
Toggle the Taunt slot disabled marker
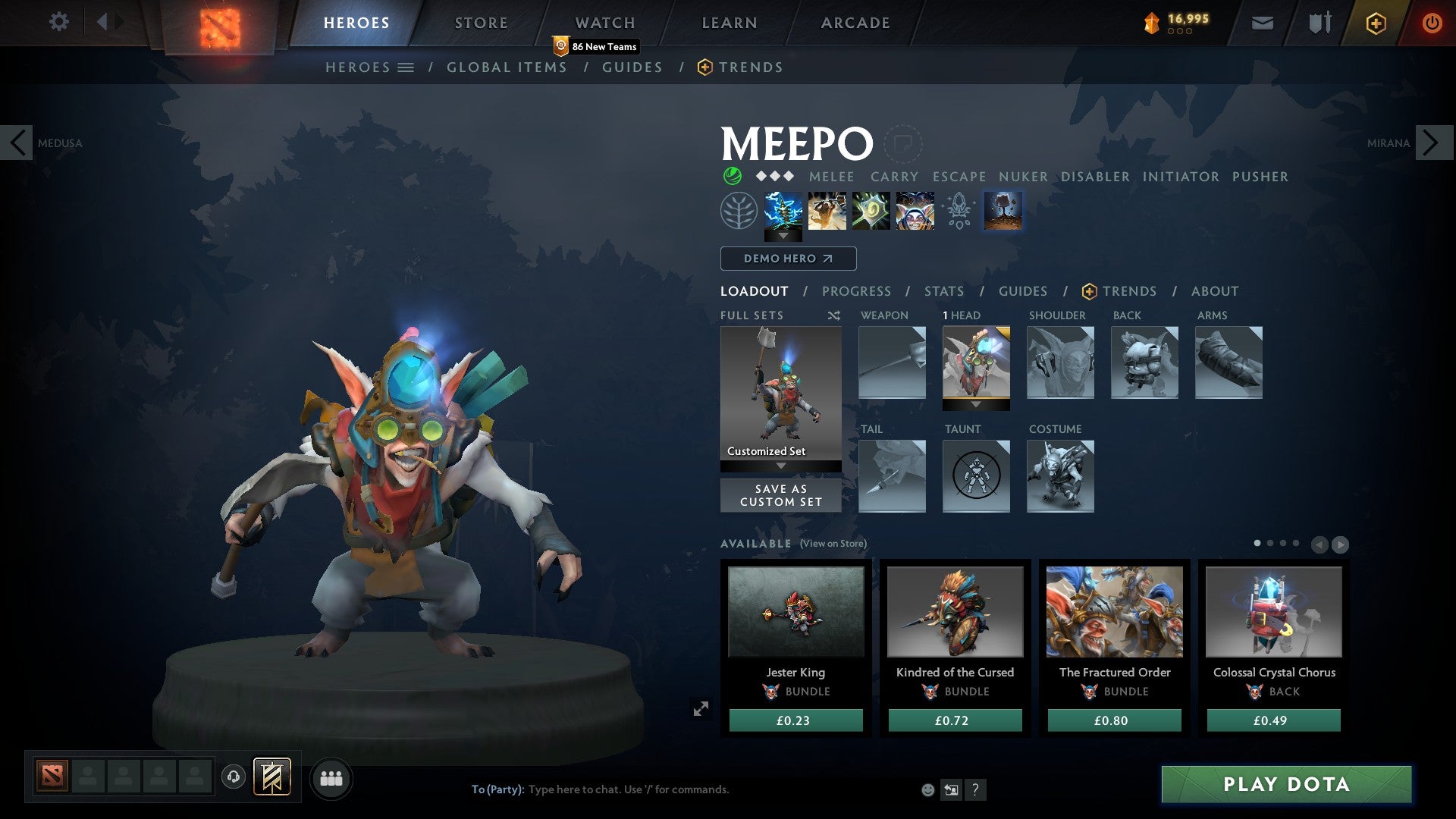pyautogui.click(x=975, y=476)
